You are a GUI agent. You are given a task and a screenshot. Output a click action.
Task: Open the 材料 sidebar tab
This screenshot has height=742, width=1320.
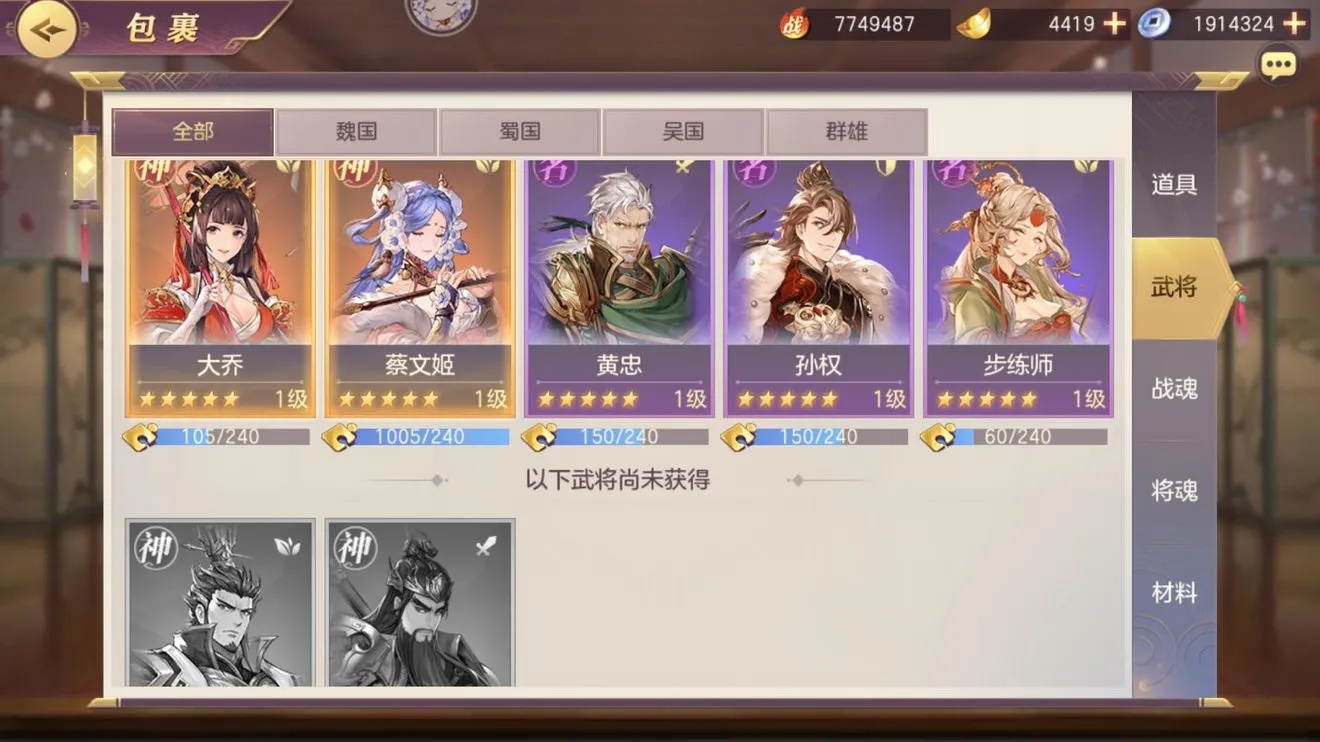[1173, 592]
